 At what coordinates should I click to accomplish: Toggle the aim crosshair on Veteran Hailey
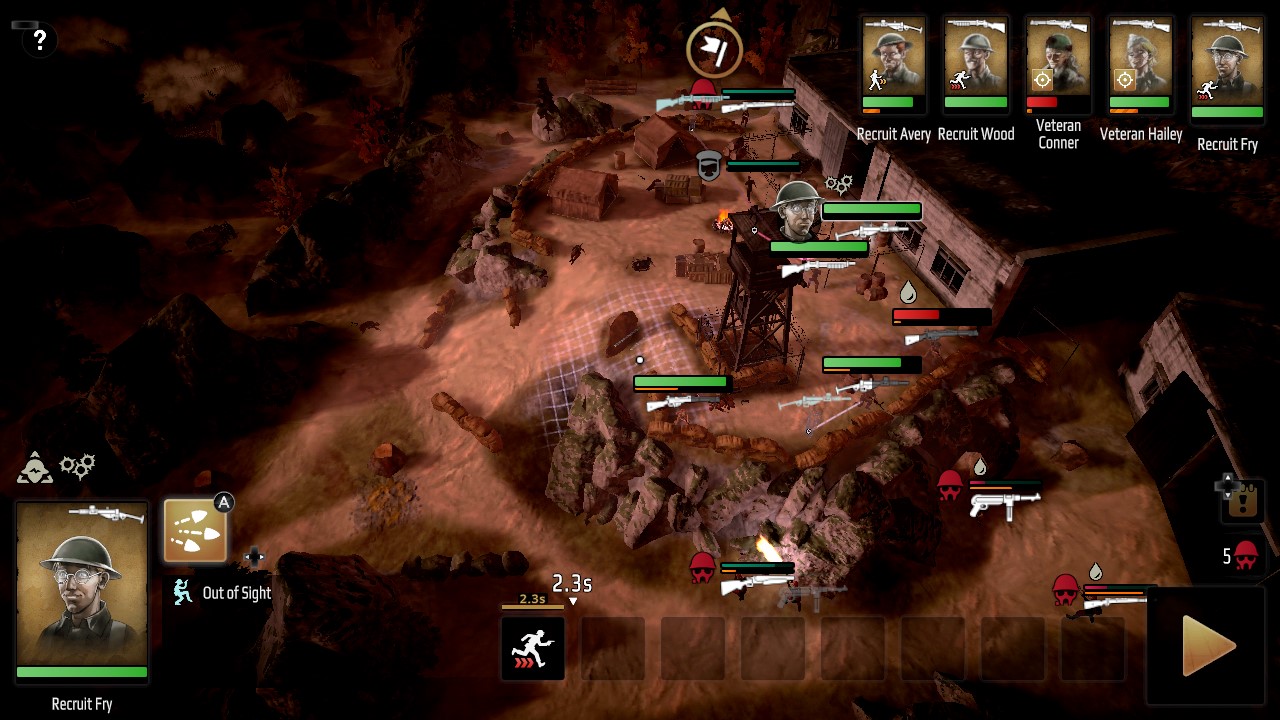[1124, 80]
